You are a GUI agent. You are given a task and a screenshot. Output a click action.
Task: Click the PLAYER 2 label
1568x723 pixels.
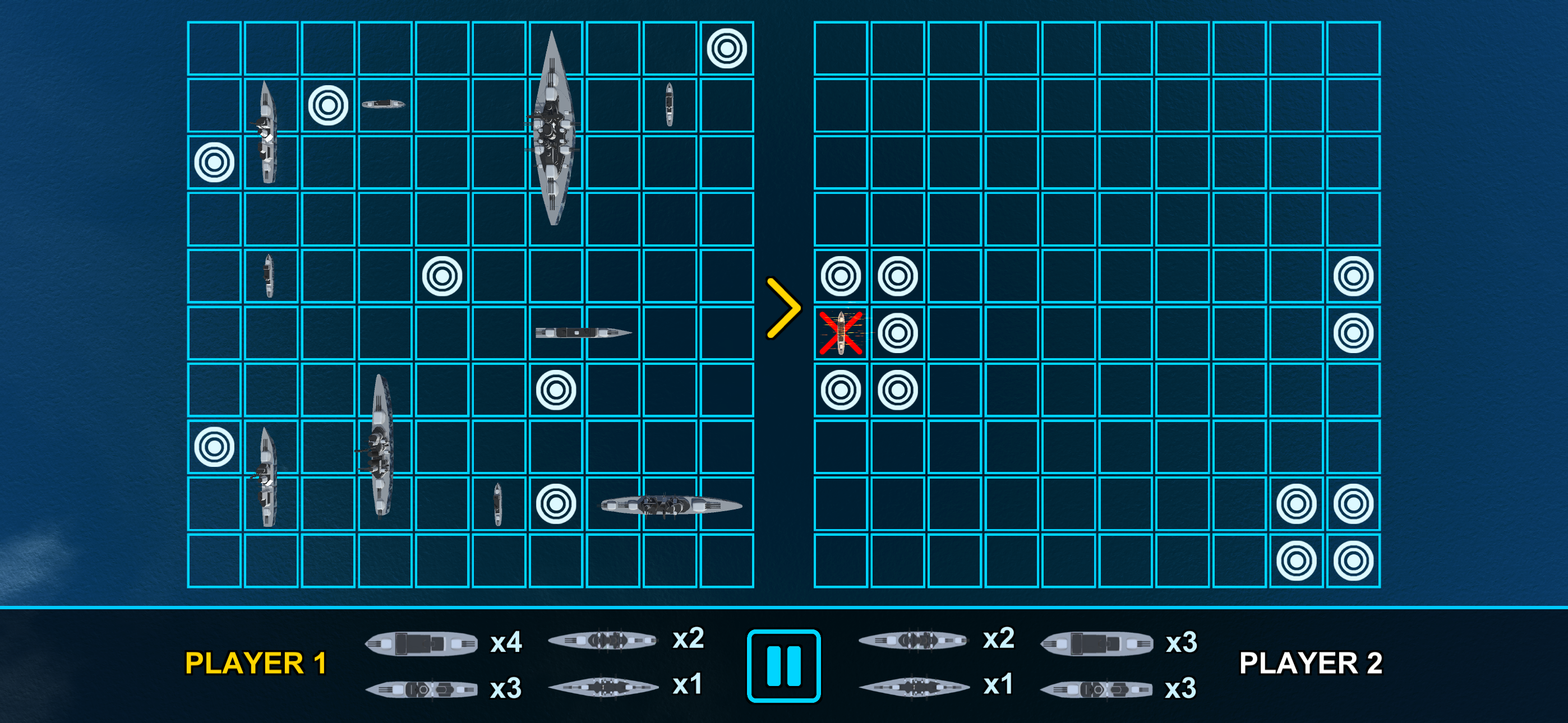point(1312,664)
